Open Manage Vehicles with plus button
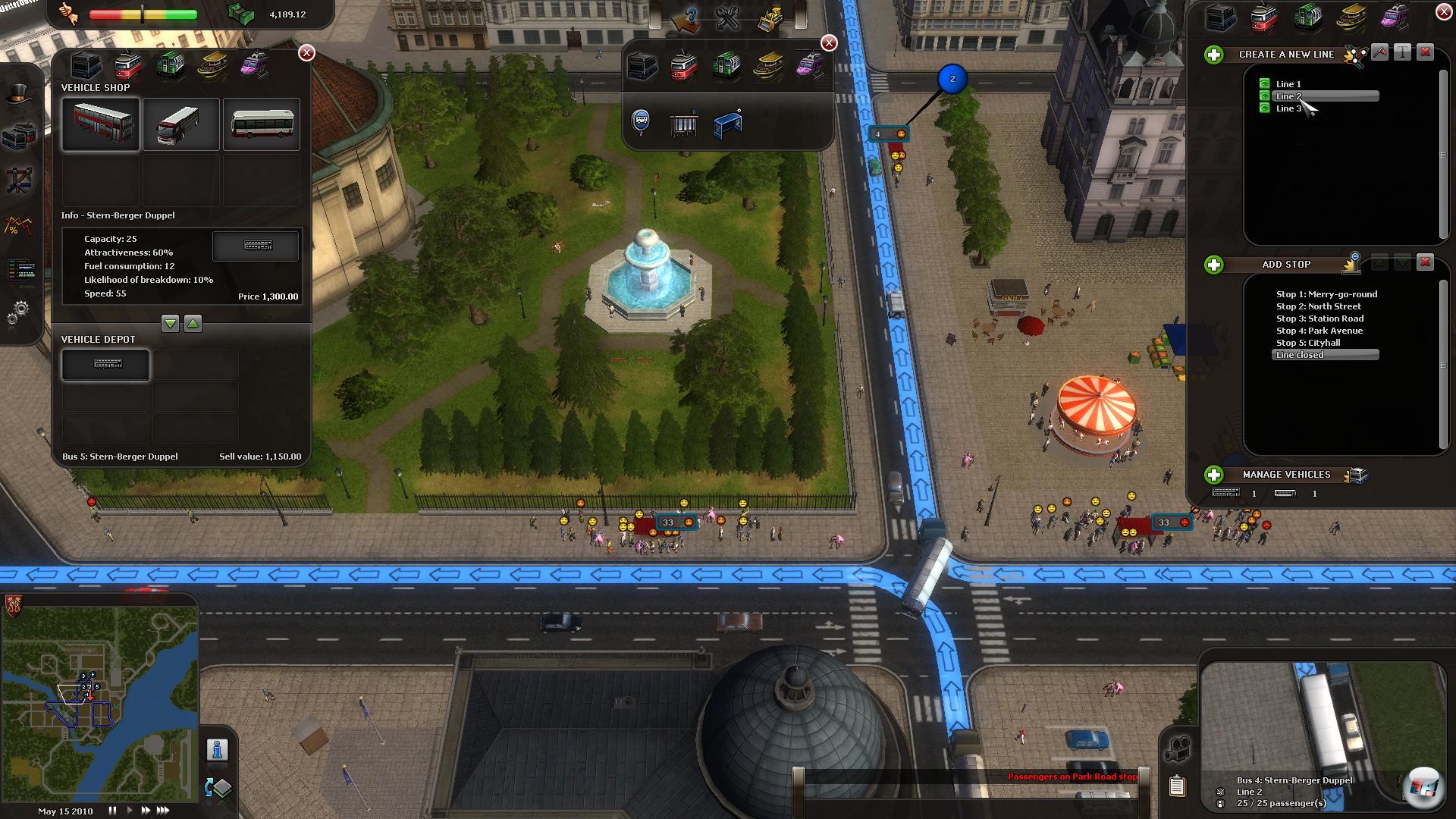 [x=1214, y=475]
